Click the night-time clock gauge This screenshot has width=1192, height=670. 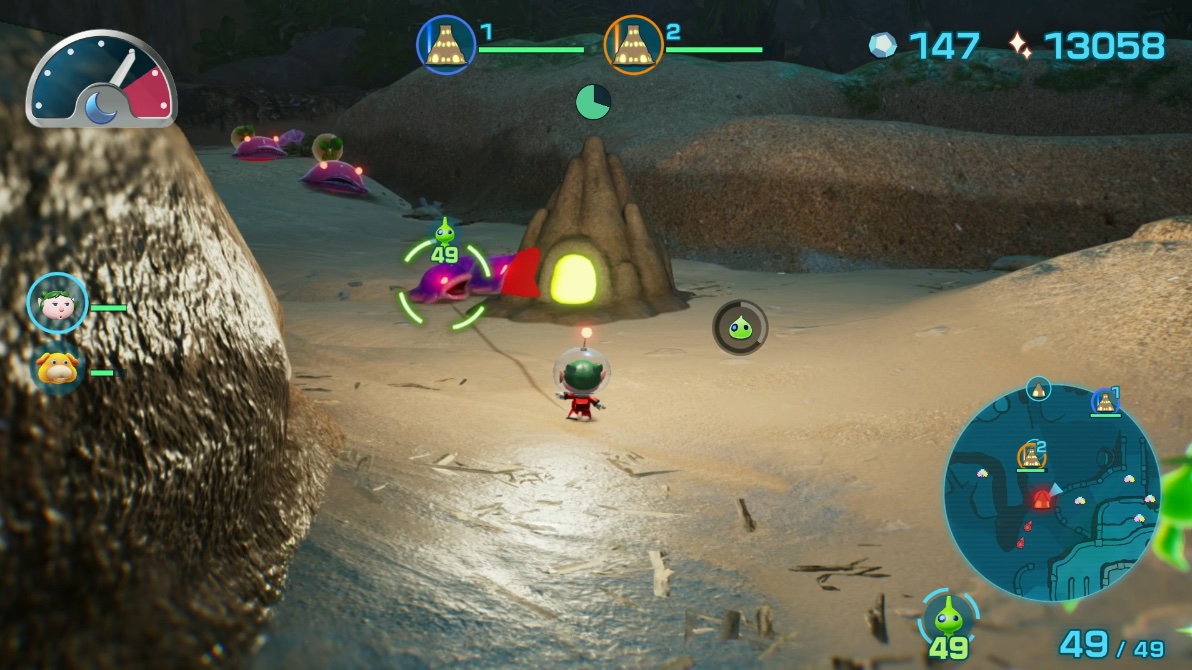101,81
